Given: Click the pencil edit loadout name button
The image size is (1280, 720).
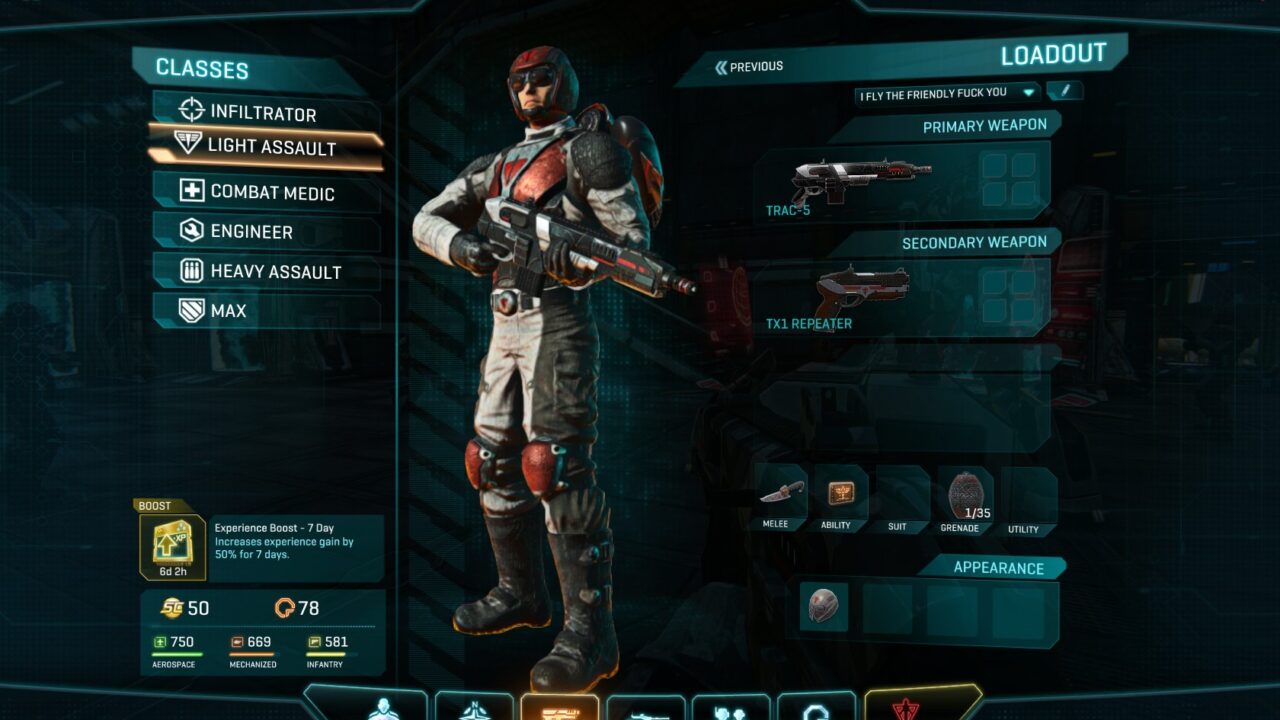Looking at the screenshot, I should pyautogui.click(x=1065, y=91).
